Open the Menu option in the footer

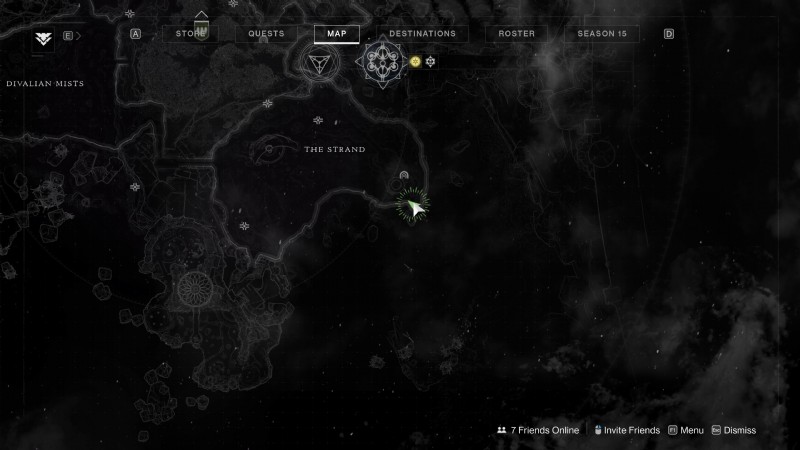pyautogui.click(x=686, y=430)
